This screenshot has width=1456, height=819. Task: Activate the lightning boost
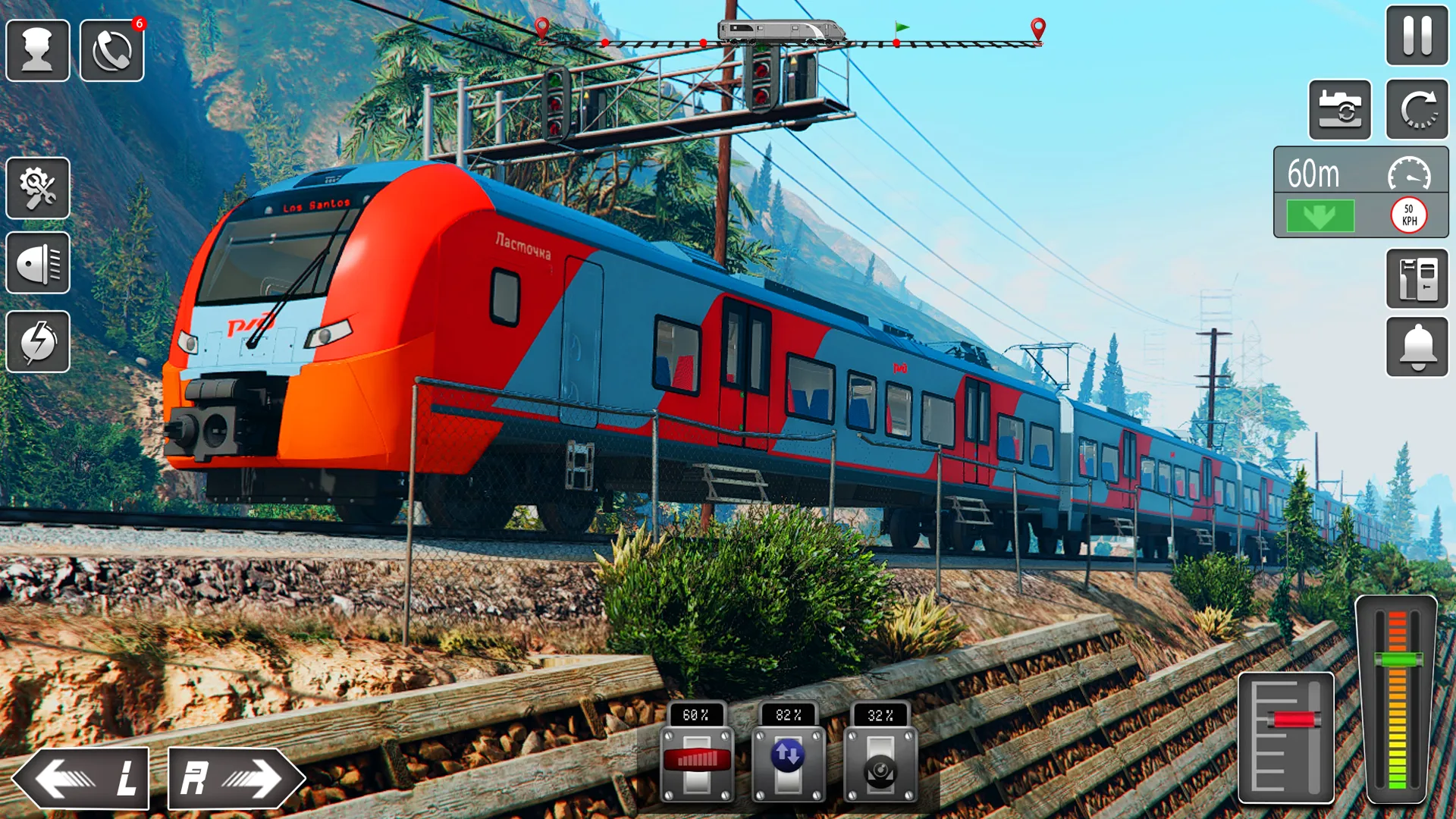38,343
